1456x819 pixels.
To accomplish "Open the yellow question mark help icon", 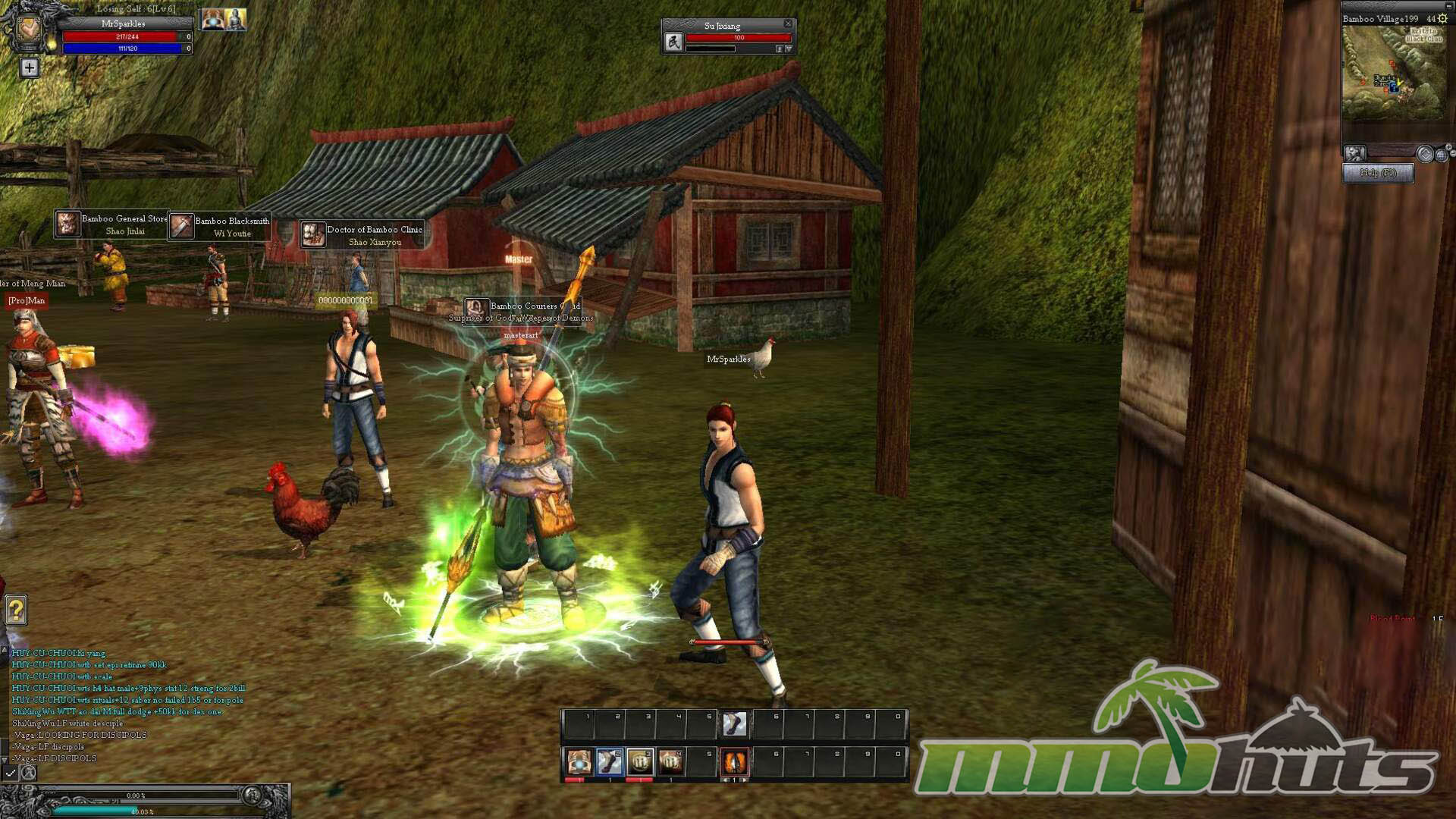I will [16, 610].
